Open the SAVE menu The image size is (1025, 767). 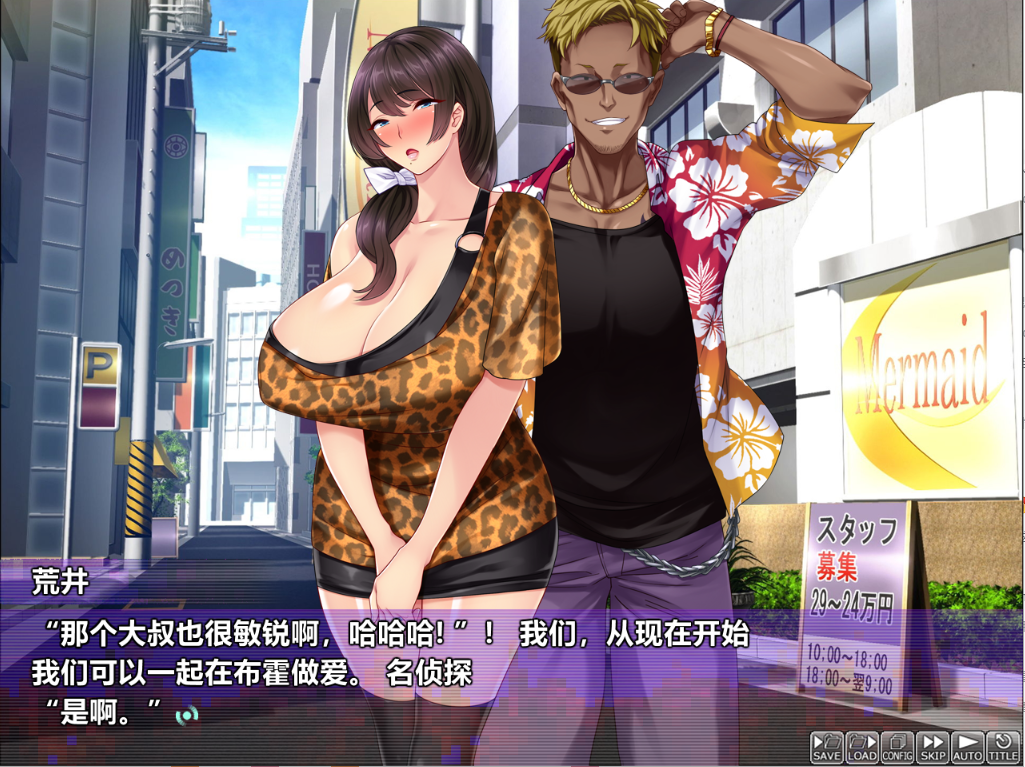pyautogui.click(x=826, y=747)
